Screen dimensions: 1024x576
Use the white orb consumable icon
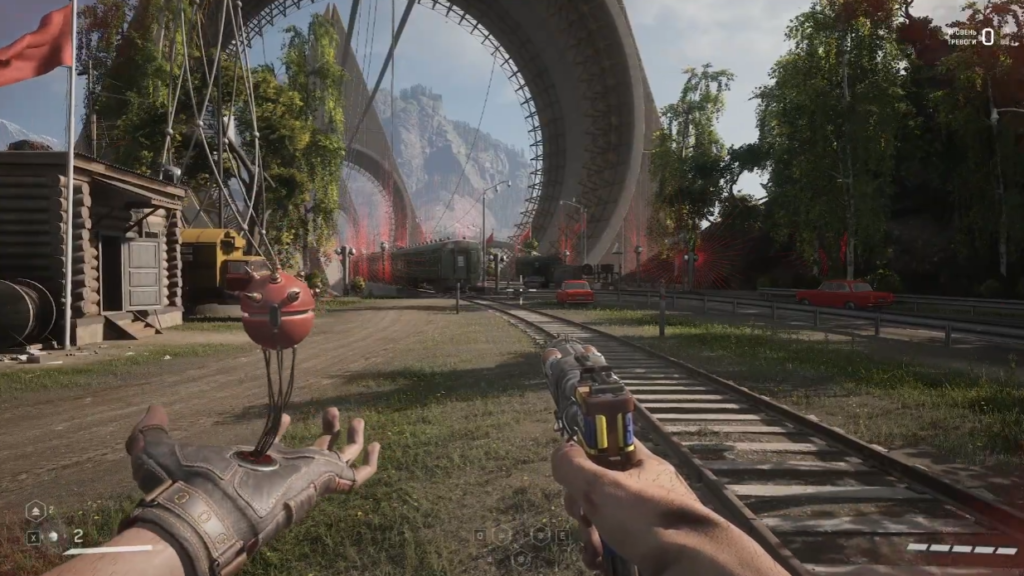[53, 537]
